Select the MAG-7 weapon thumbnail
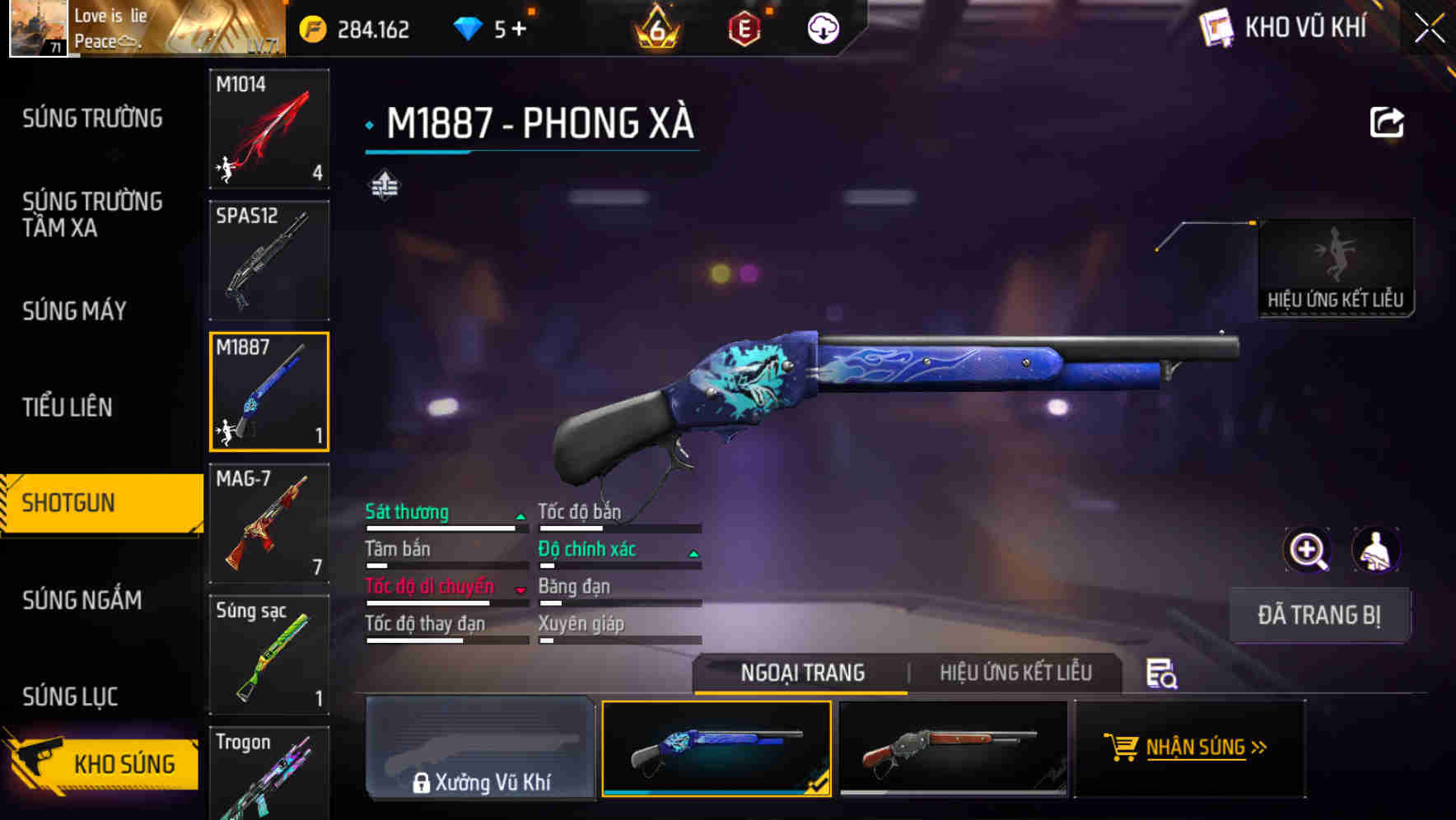The image size is (1456, 820). click(x=268, y=524)
